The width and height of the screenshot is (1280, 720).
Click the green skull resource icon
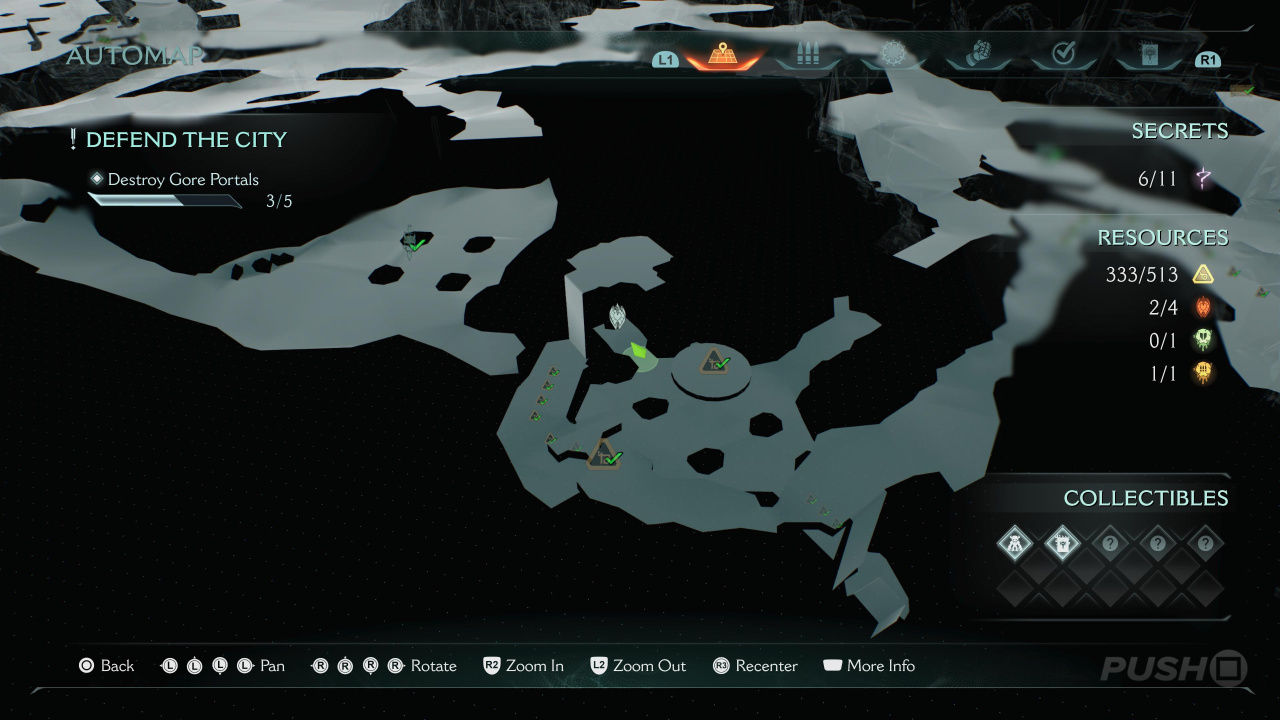[x=1203, y=340]
